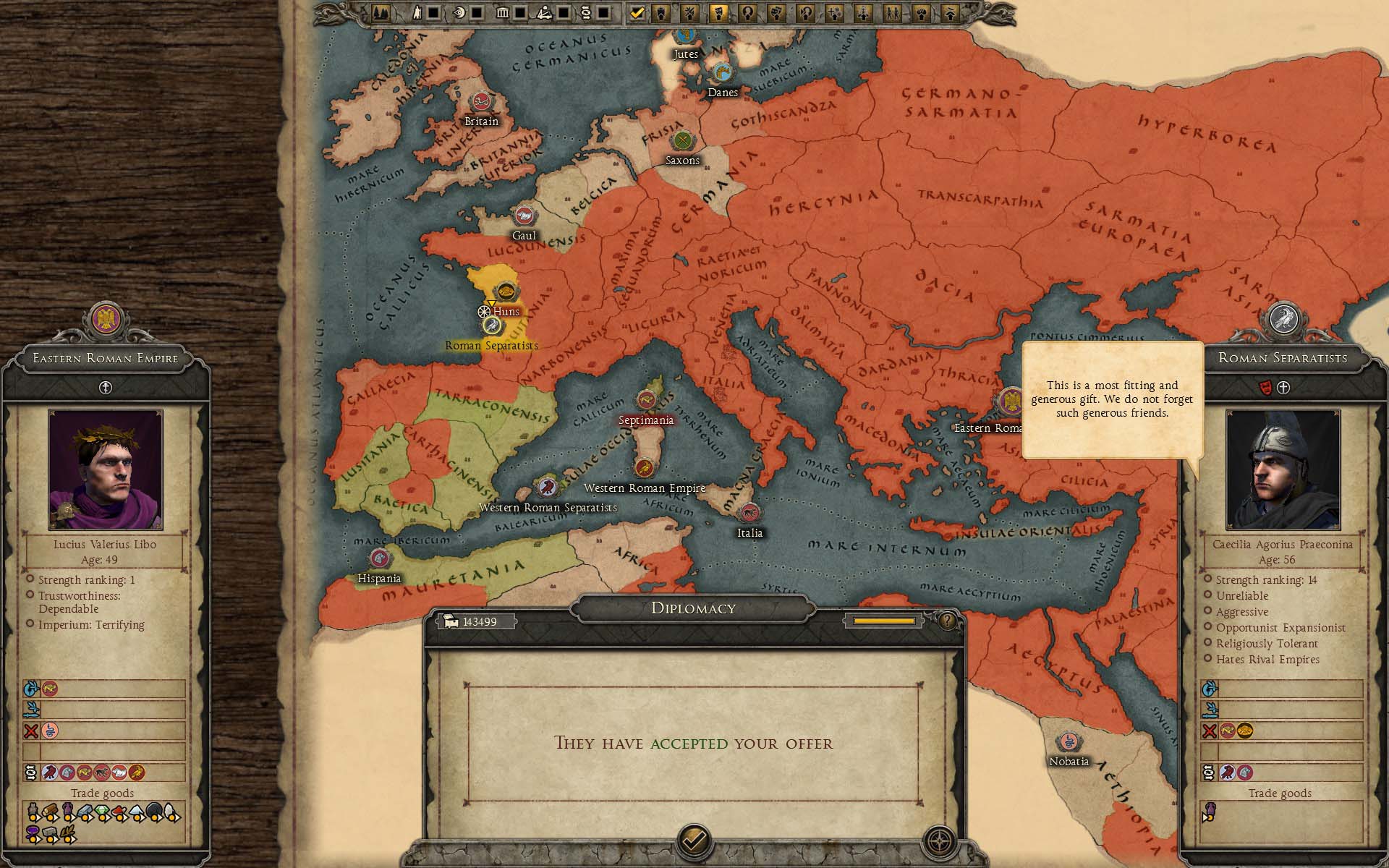Select the Italia faction emblem
The image size is (1389, 868).
(749, 514)
